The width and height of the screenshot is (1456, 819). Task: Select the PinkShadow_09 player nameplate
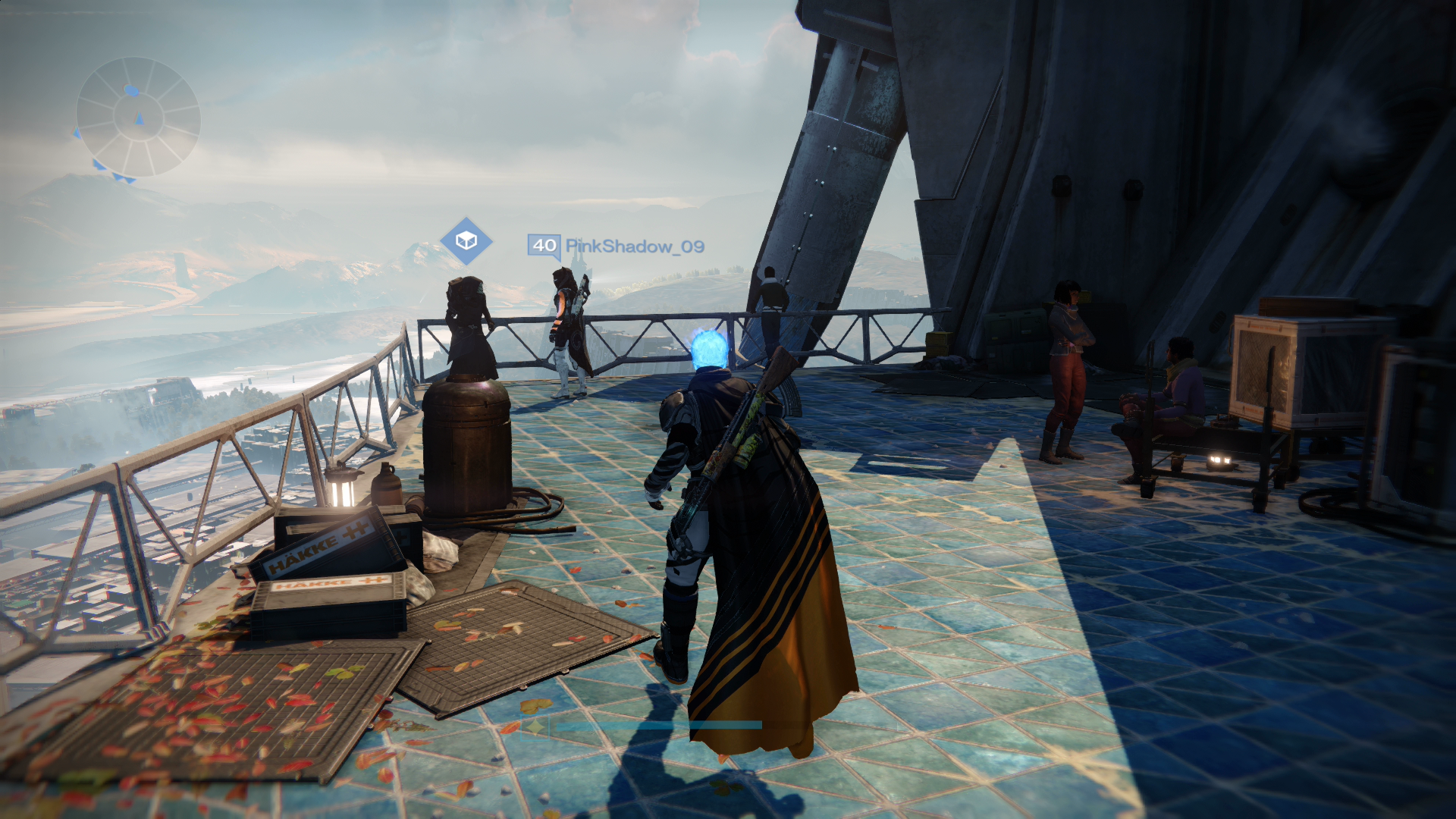tap(617, 246)
